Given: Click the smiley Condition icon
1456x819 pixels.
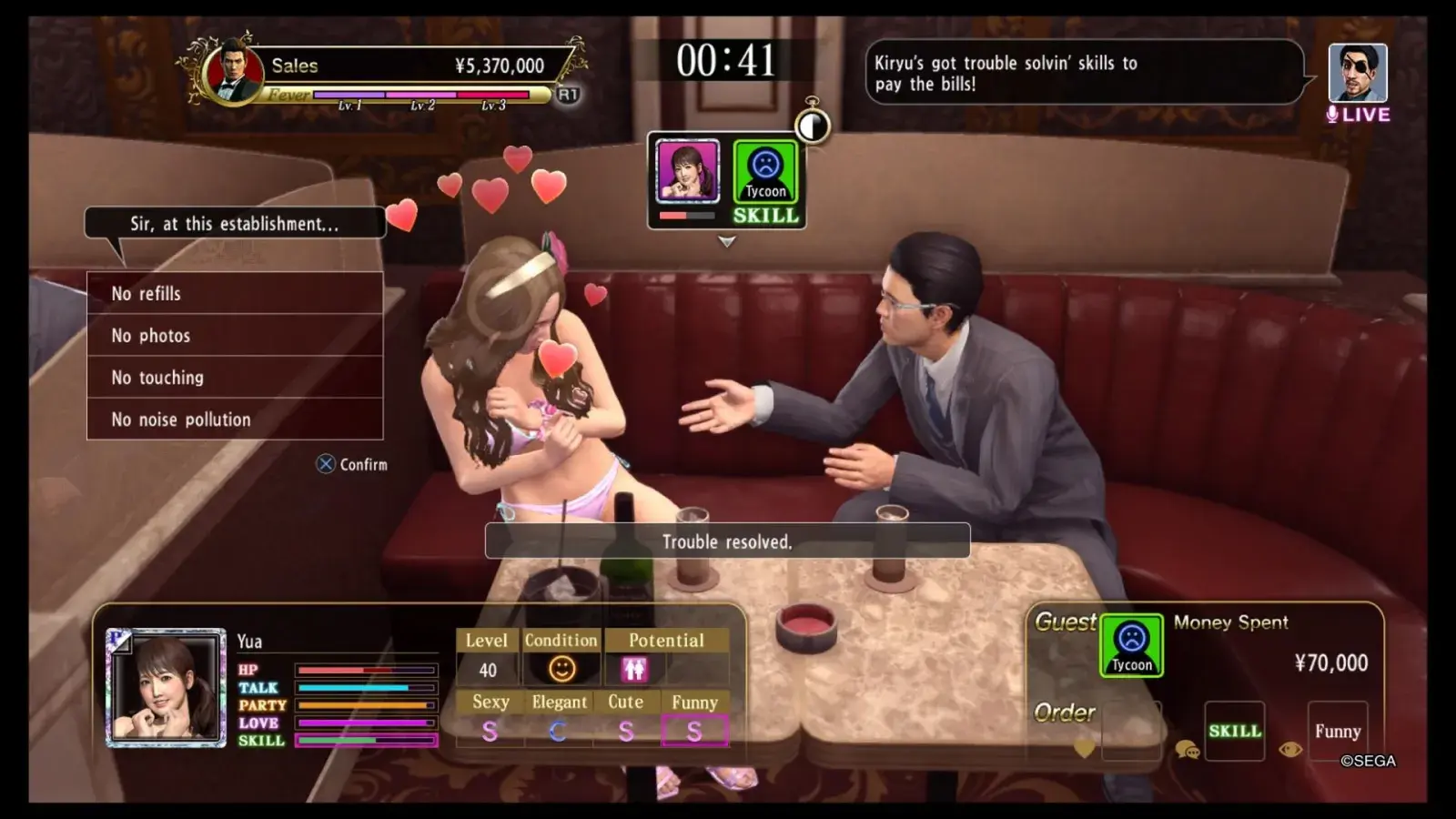Looking at the screenshot, I should click(561, 670).
